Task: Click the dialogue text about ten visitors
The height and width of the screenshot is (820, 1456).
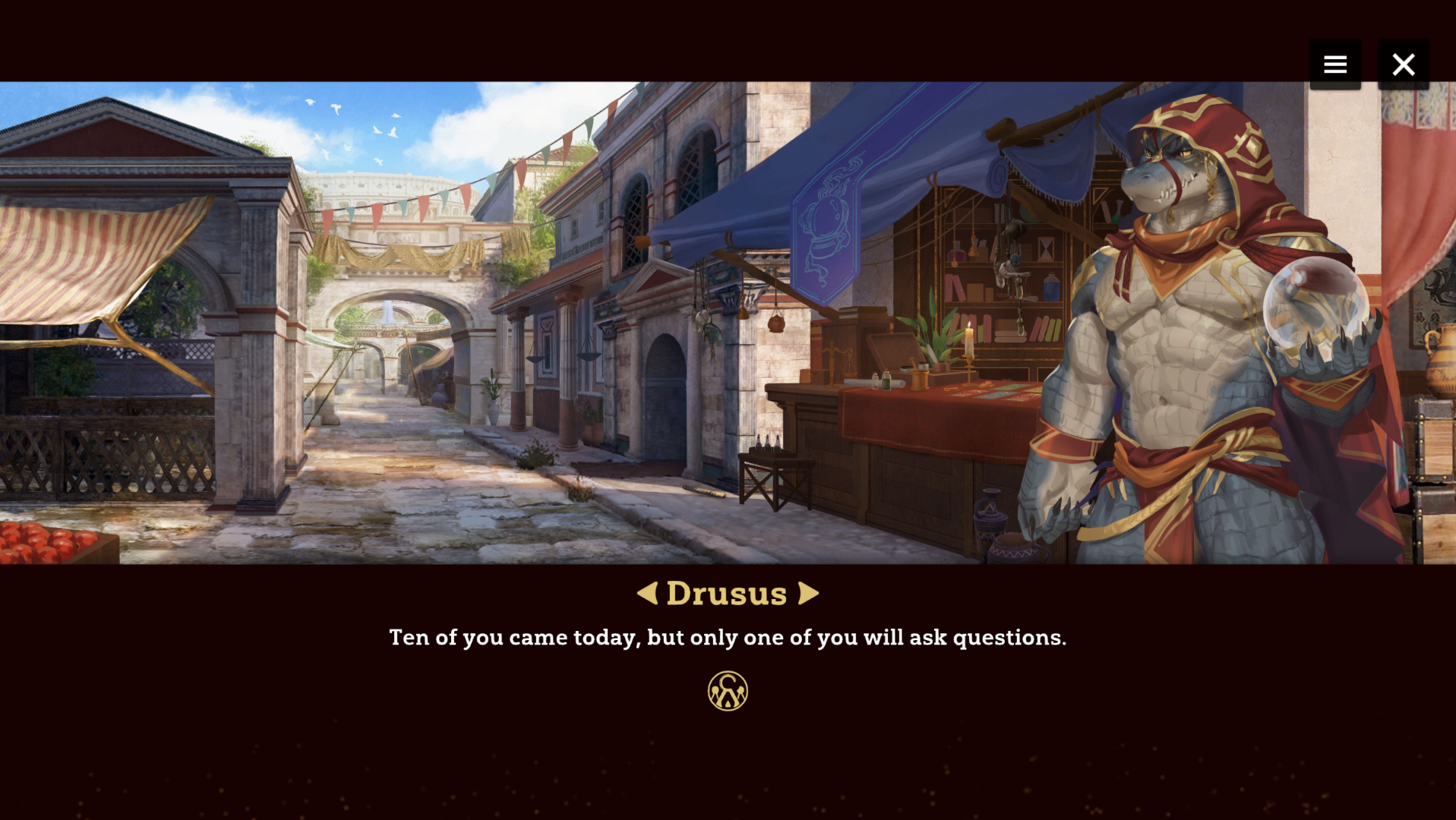Action: 727,638
